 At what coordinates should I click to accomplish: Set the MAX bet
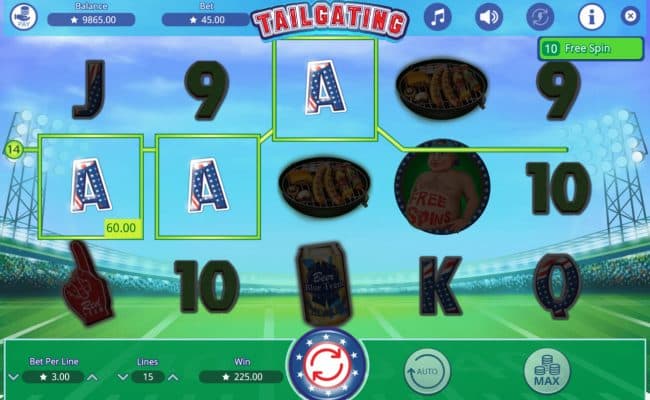tap(547, 373)
